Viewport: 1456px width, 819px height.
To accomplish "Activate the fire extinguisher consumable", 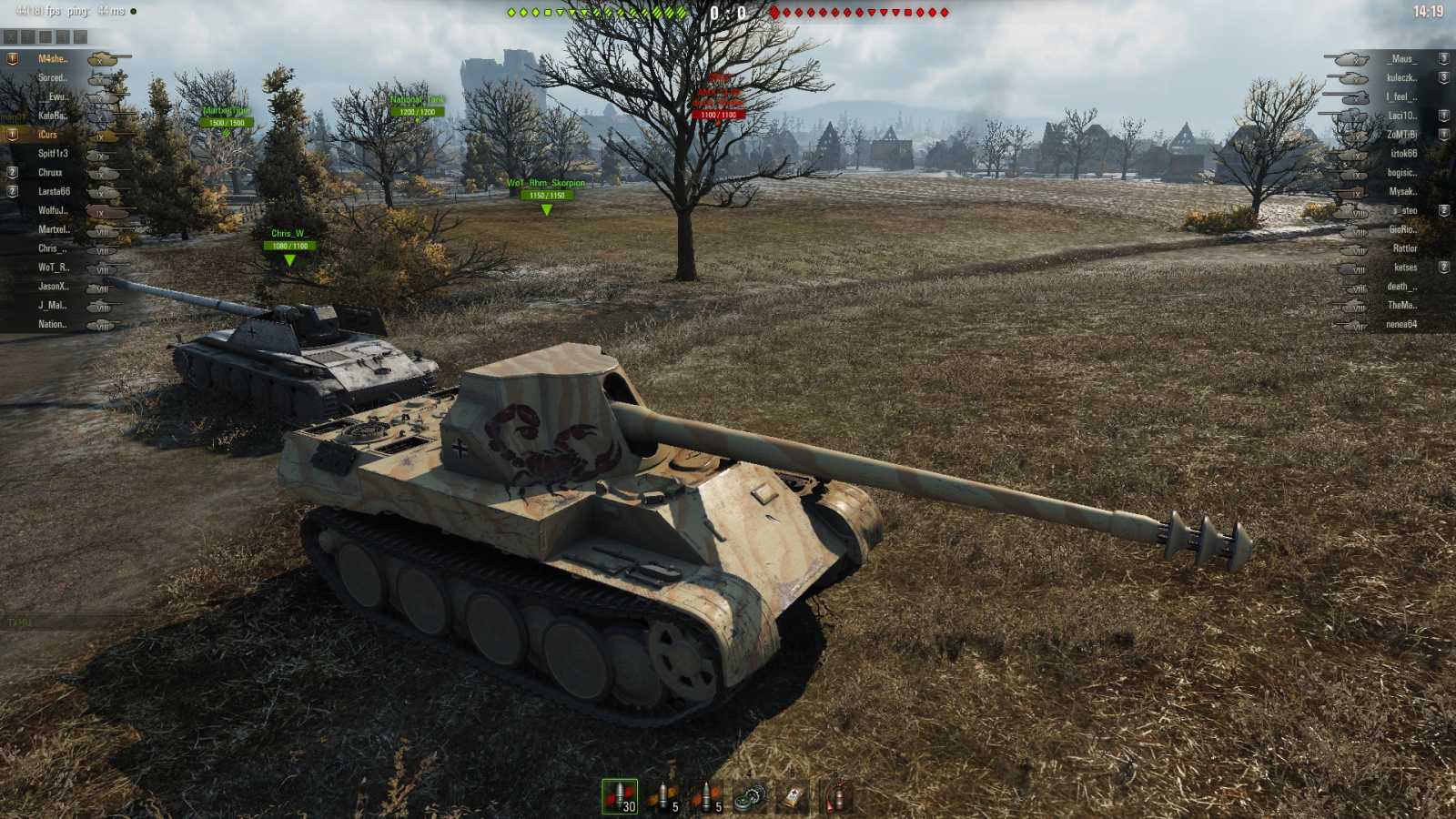I will pyautogui.click(x=835, y=794).
